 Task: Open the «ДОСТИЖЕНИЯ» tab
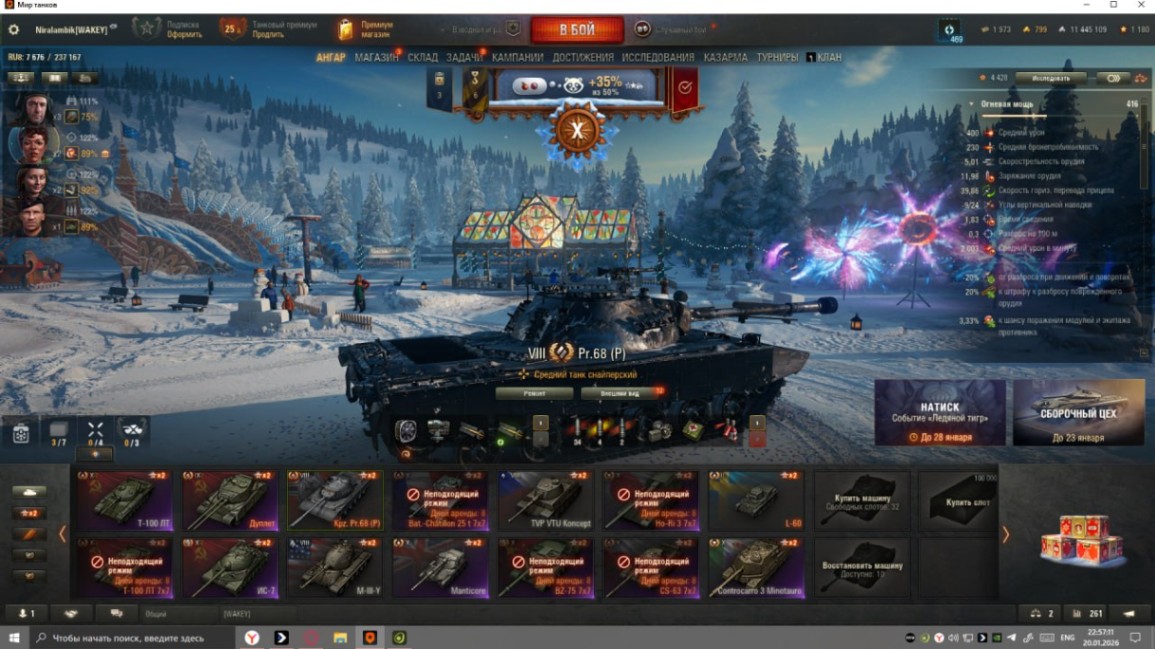coord(583,58)
